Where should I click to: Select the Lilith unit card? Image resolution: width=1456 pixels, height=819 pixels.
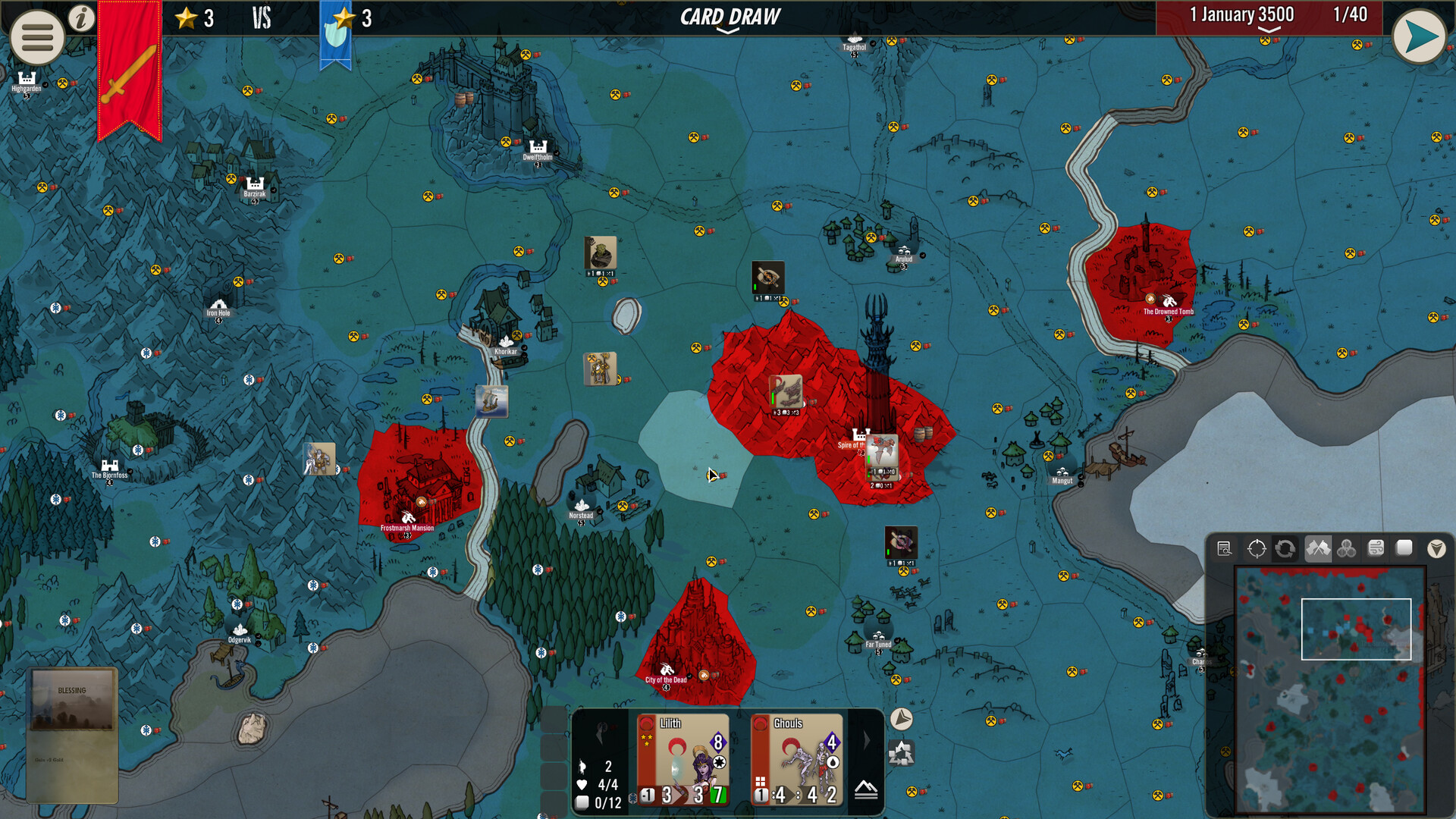683,760
